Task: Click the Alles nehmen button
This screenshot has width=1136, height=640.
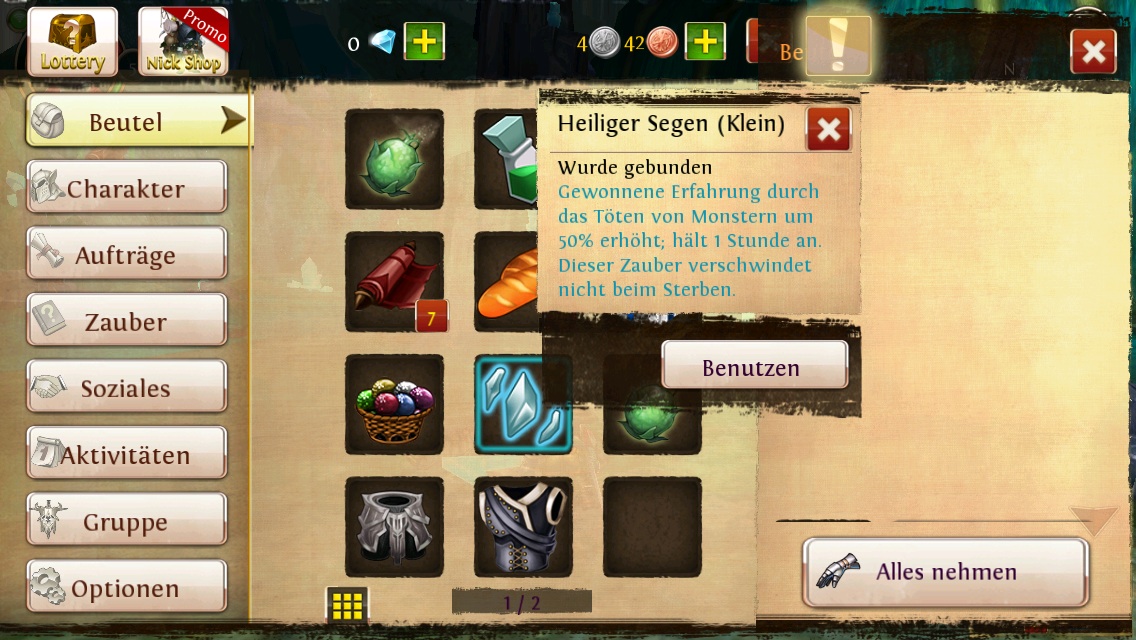Action: (944, 572)
